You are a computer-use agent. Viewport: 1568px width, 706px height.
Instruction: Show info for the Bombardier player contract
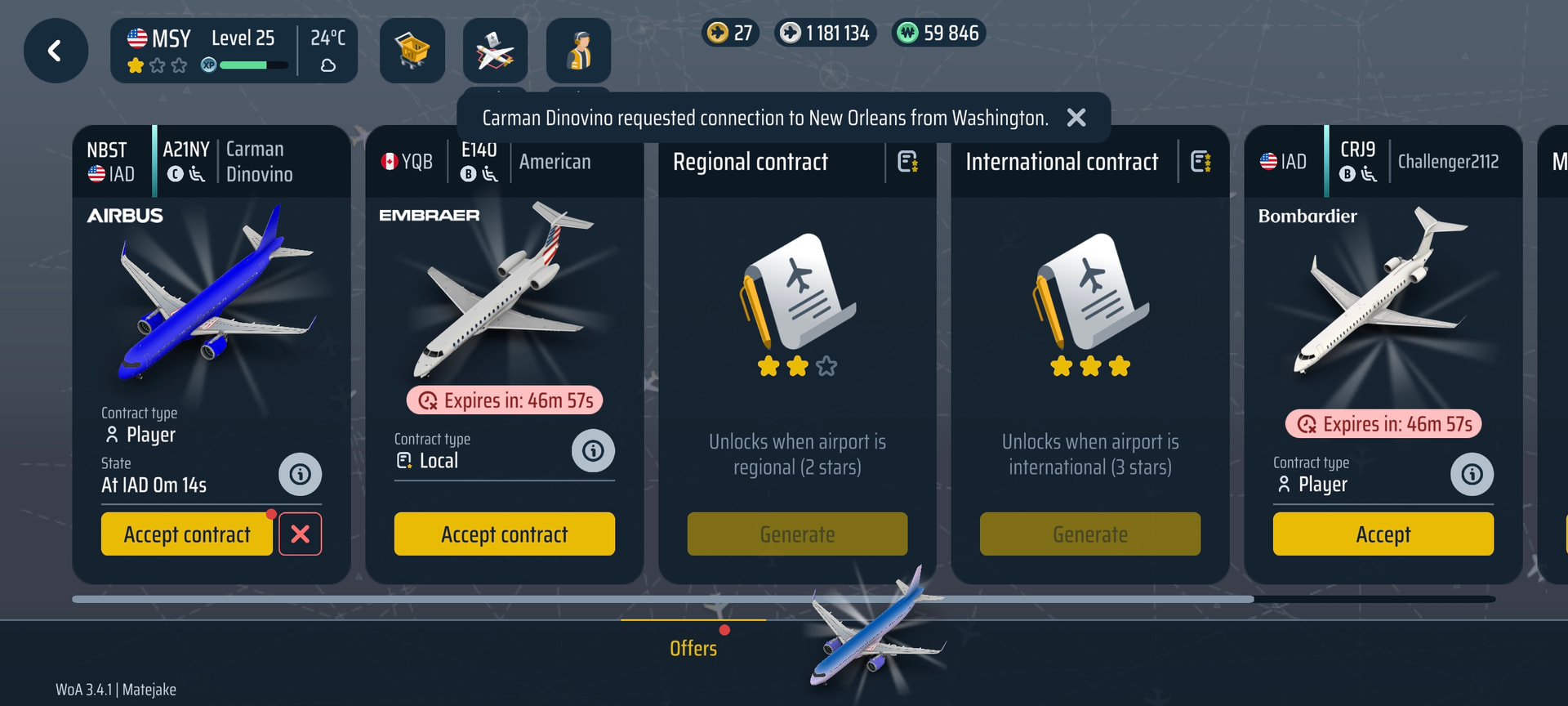1472,475
